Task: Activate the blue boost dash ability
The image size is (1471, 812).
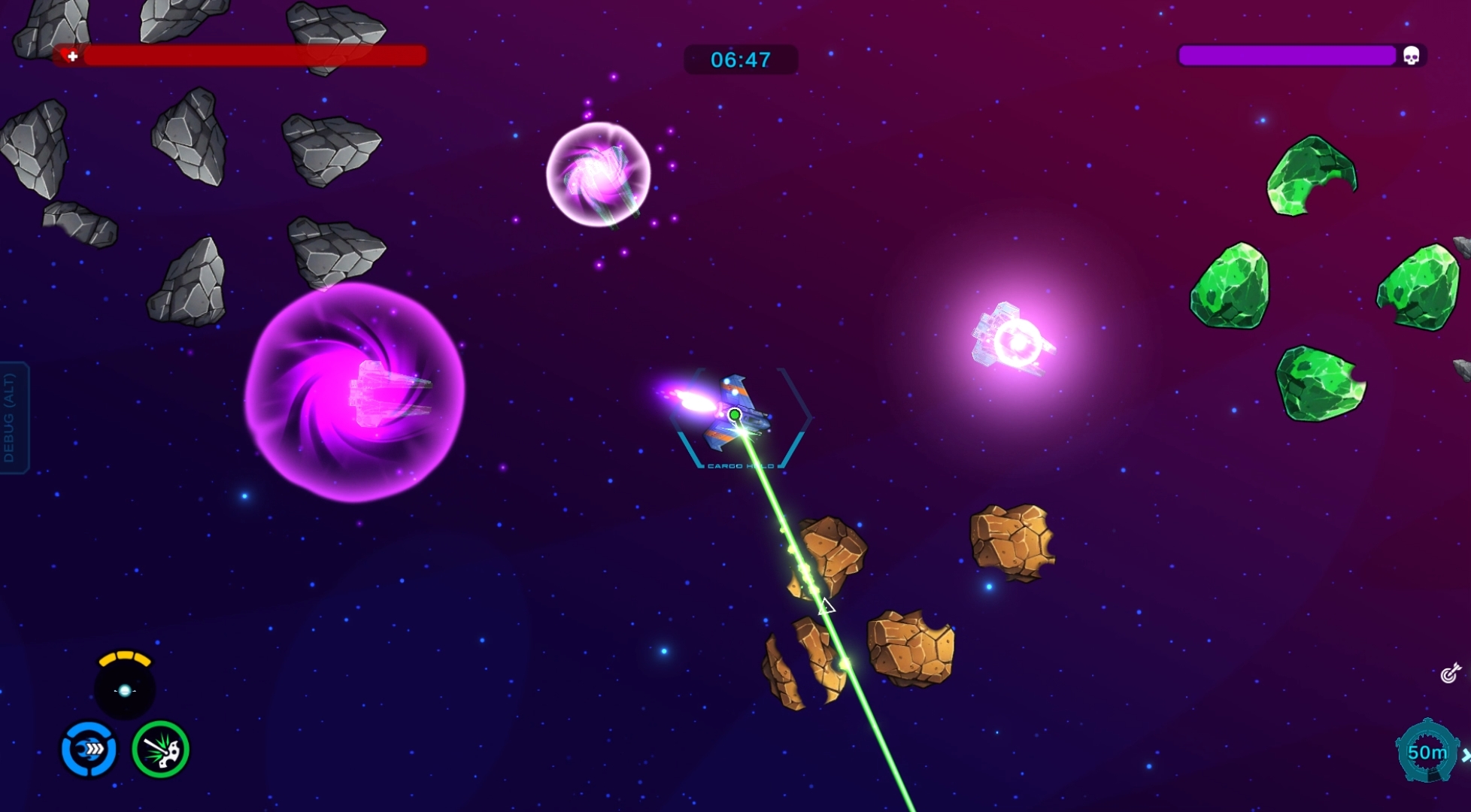Action: [89, 749]
